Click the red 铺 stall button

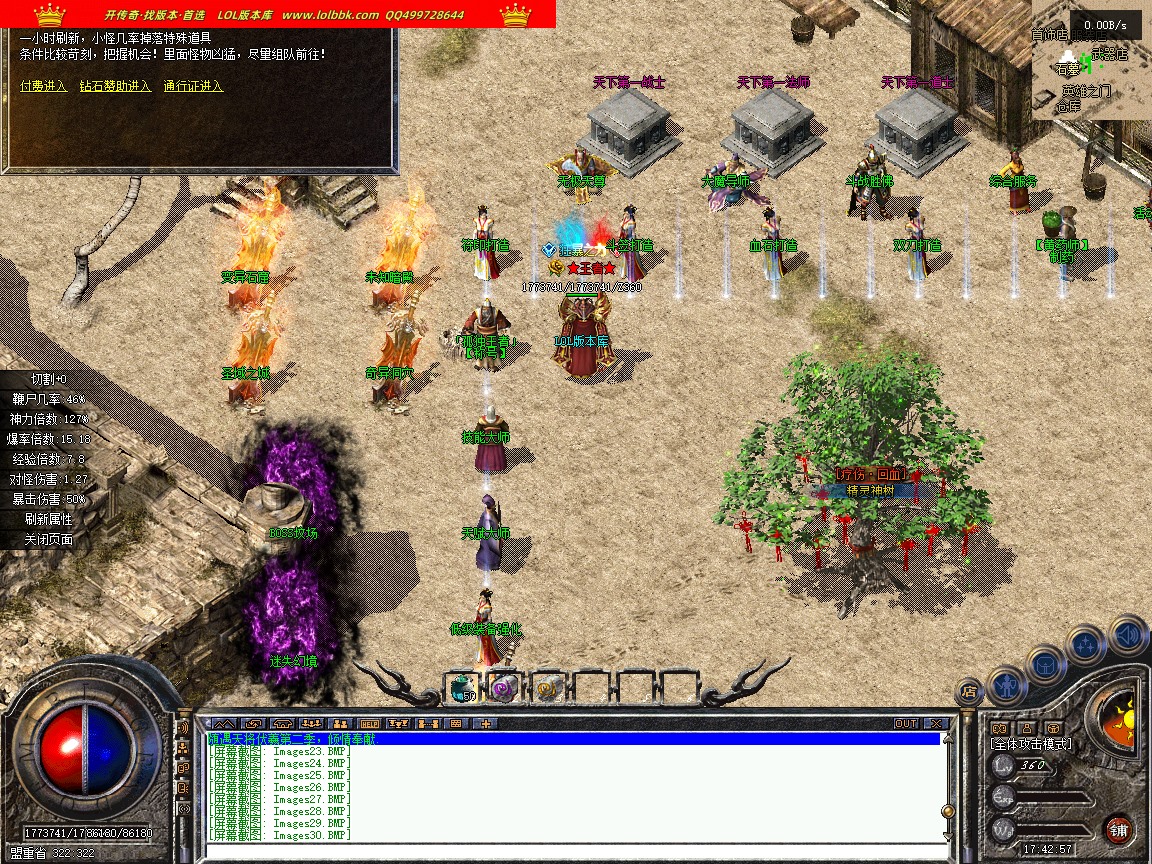(1118, 830)
